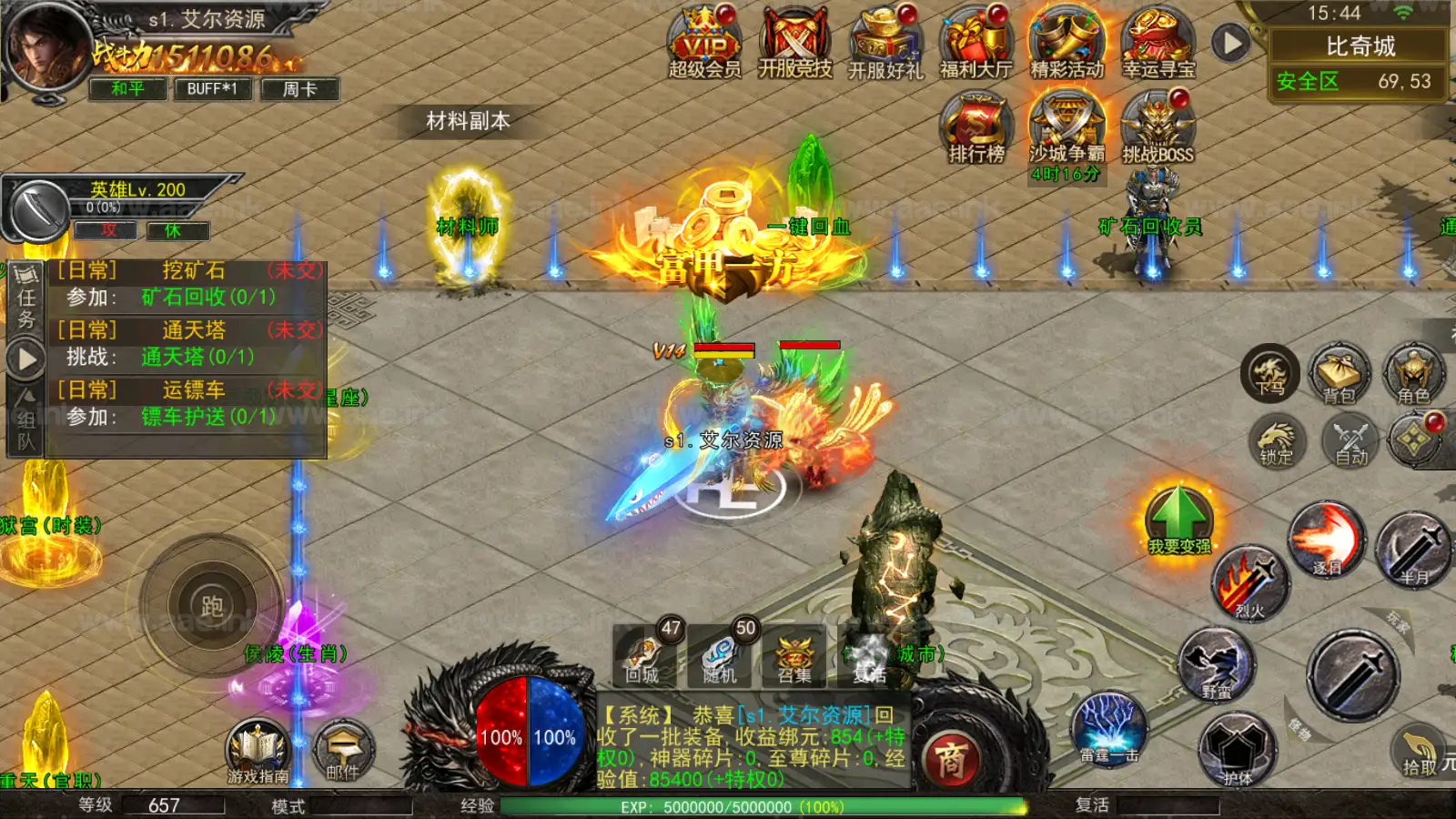
Task: Open the 材料副本 material dungeon
Action: 468,121
